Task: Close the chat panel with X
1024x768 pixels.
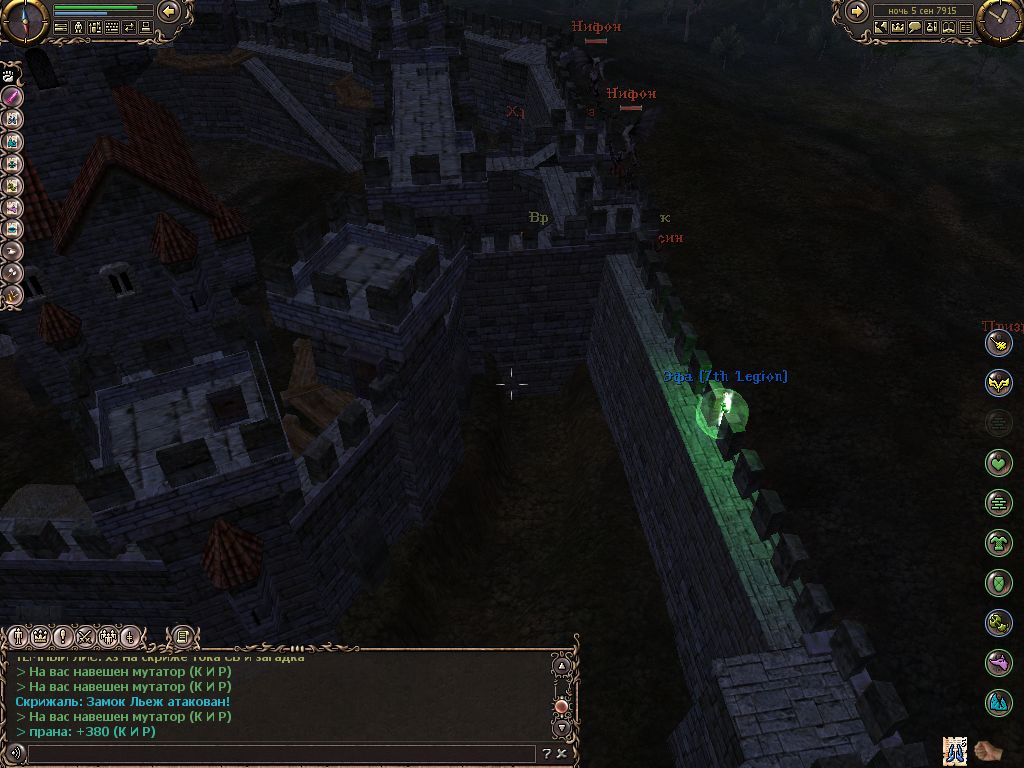Action: 562,754
